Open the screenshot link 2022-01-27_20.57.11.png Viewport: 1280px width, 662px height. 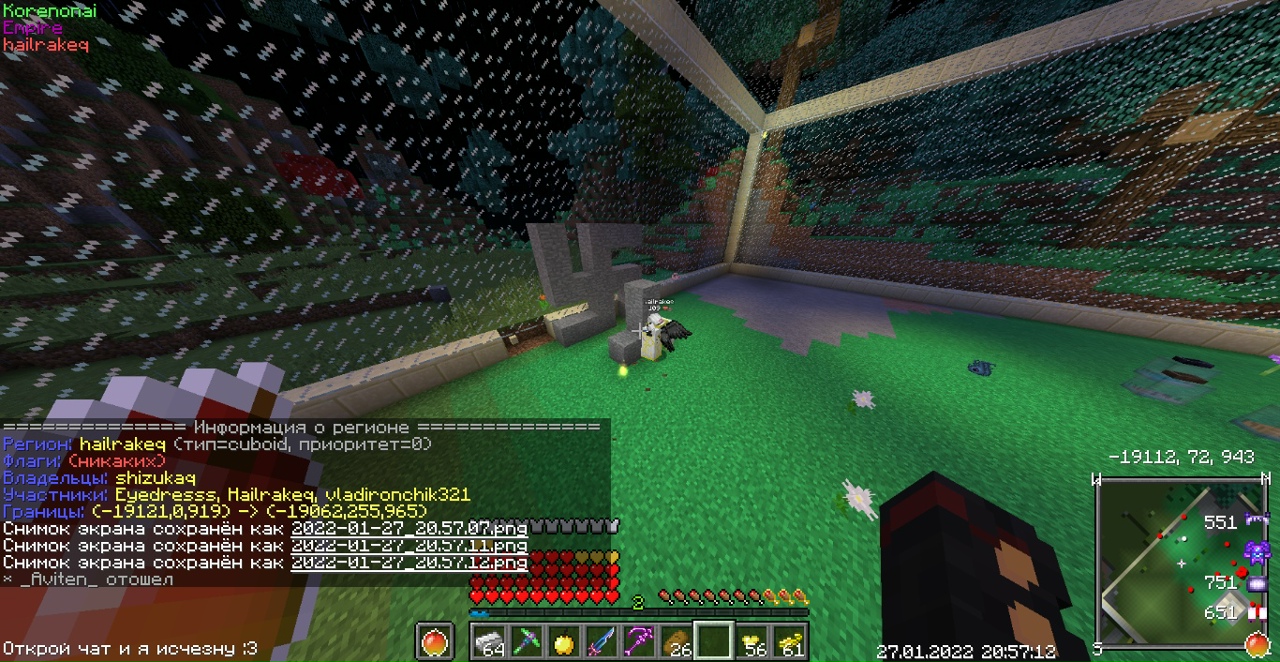point(409,545)
